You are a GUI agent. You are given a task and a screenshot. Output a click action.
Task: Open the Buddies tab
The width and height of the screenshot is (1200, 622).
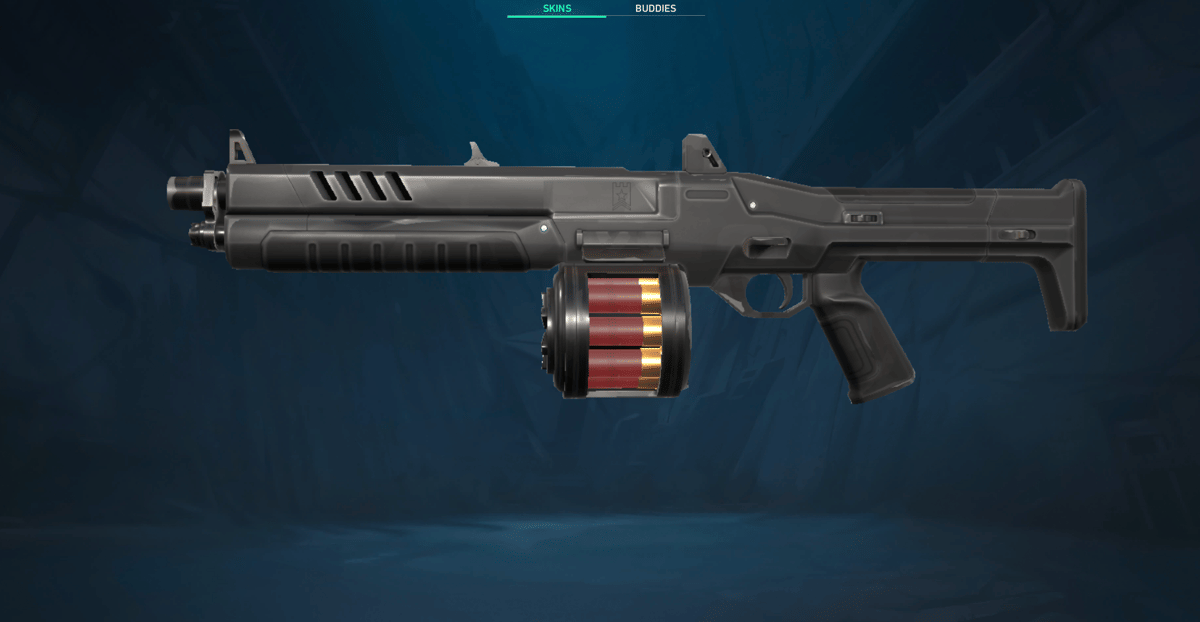[655, 9]
